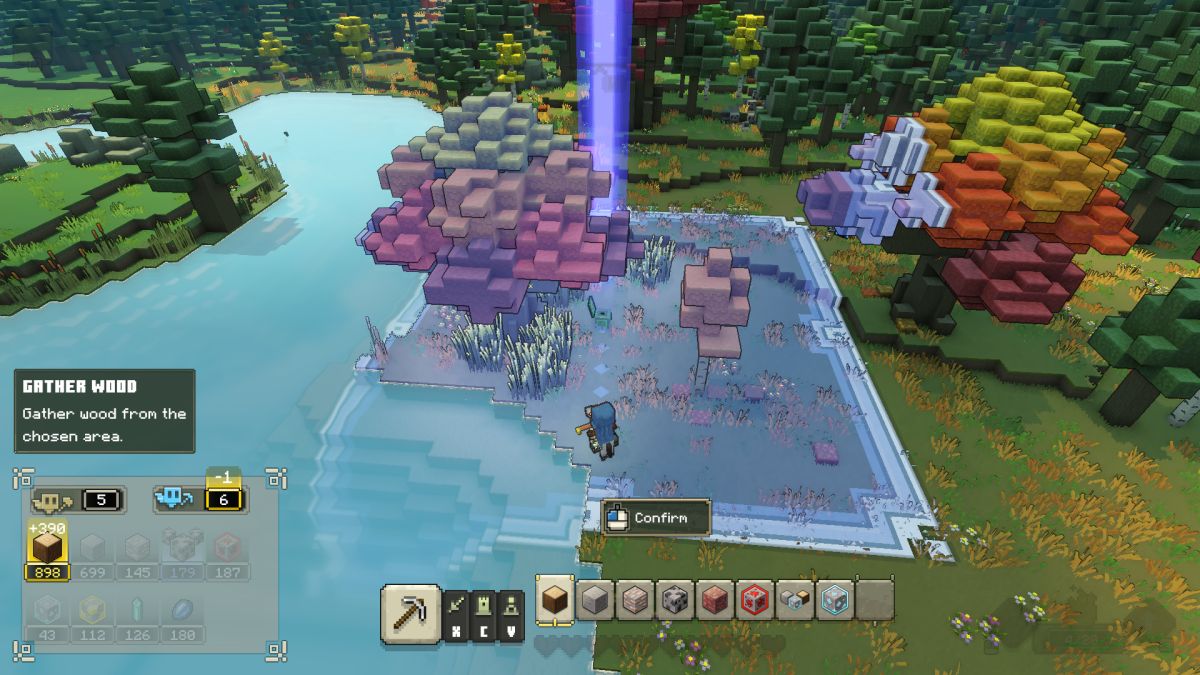Open the sword icon hotbar category

click(x=455, y=606)
